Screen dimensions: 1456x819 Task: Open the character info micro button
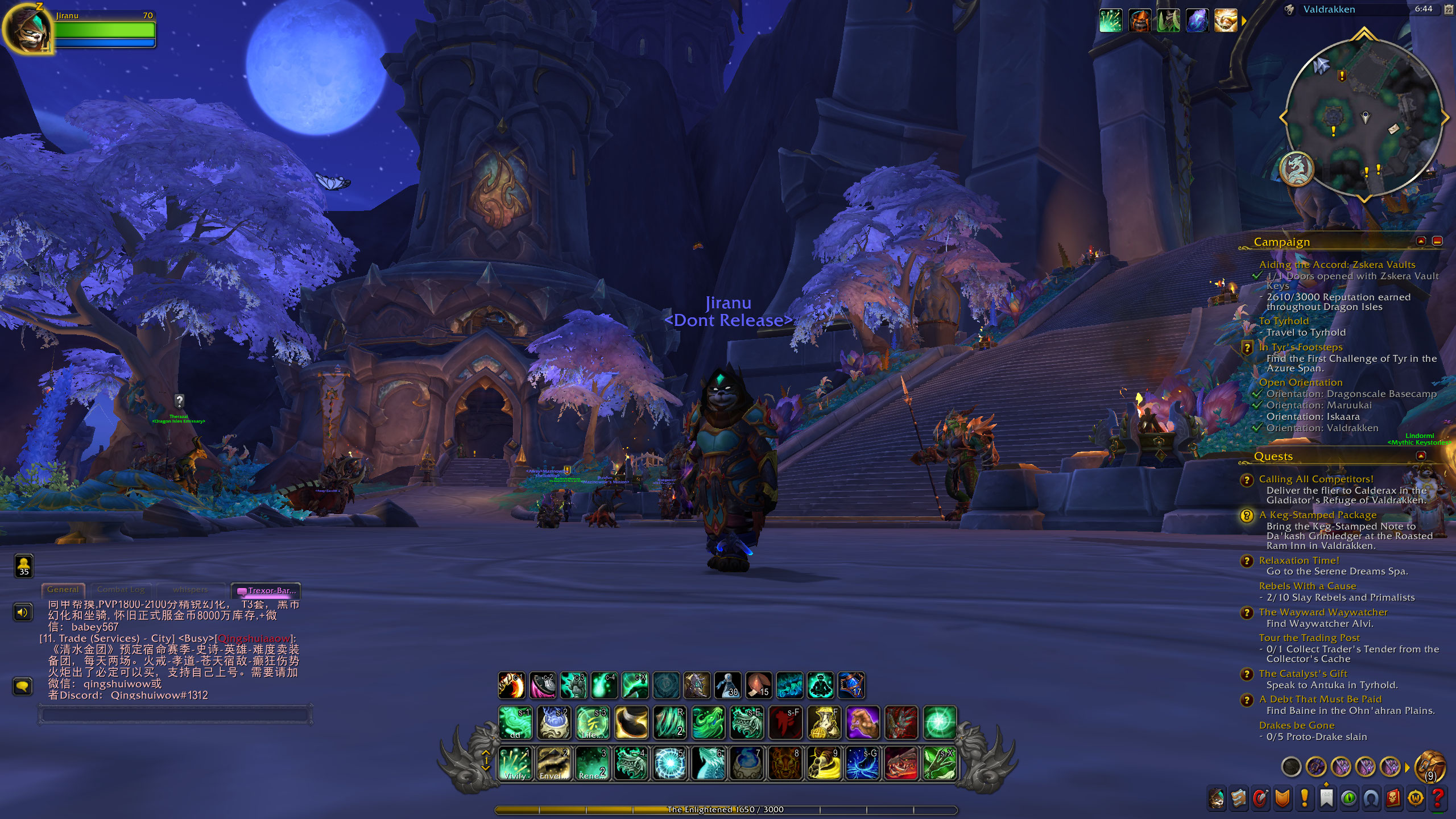(x=1216, y=798)
